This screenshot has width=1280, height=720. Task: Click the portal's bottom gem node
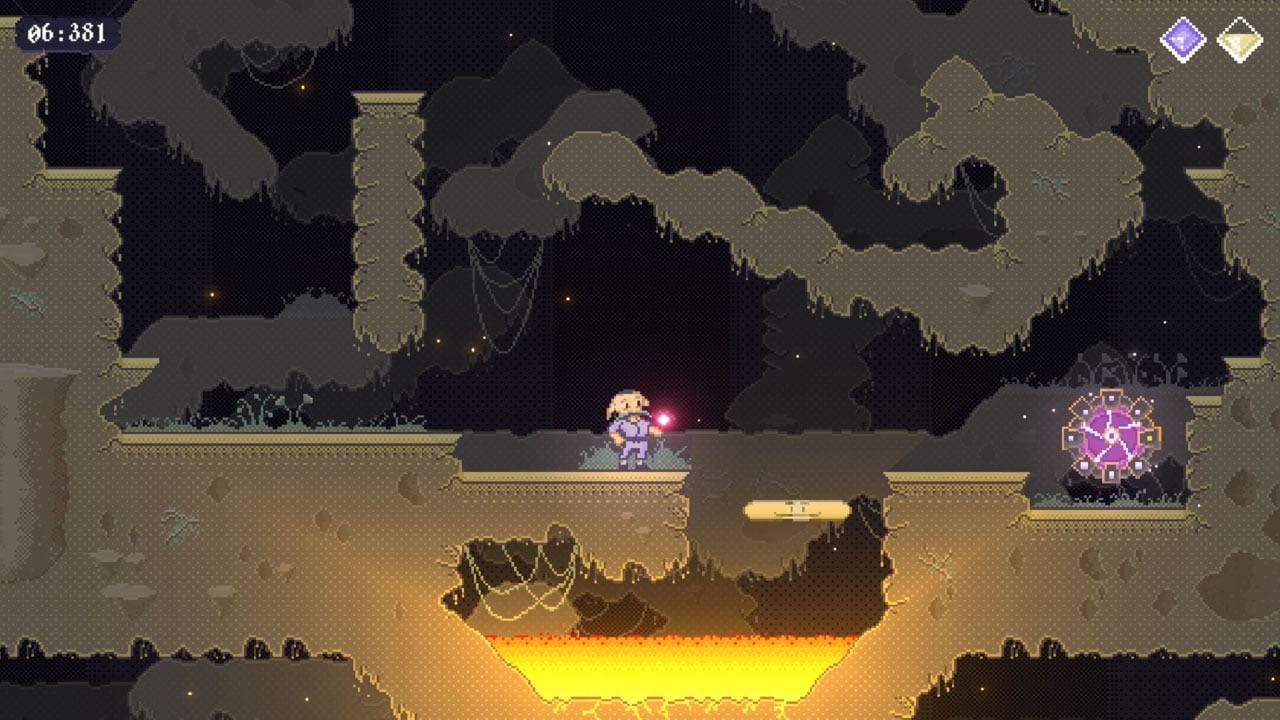click(x=1110, y=472)
